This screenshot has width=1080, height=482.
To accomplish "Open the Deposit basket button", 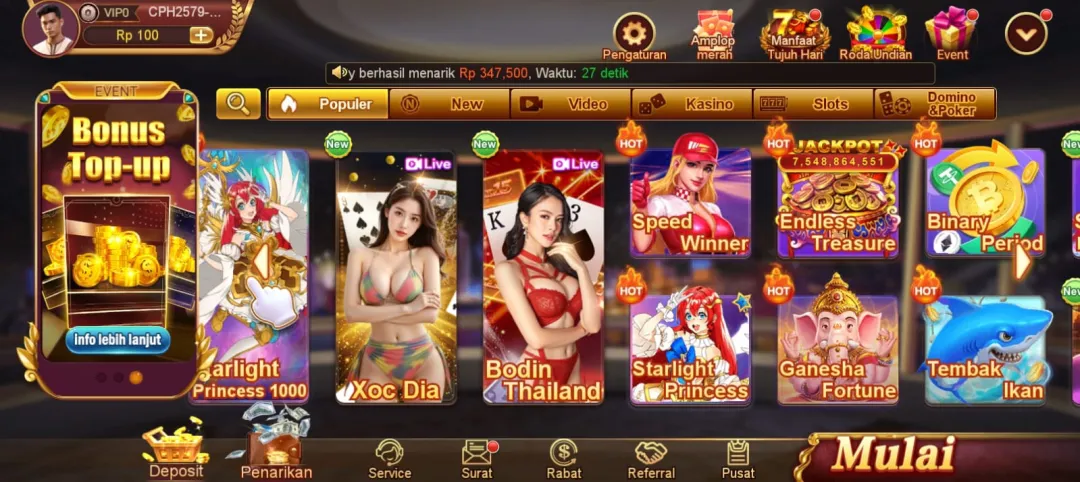I will [x=175, y=450].
